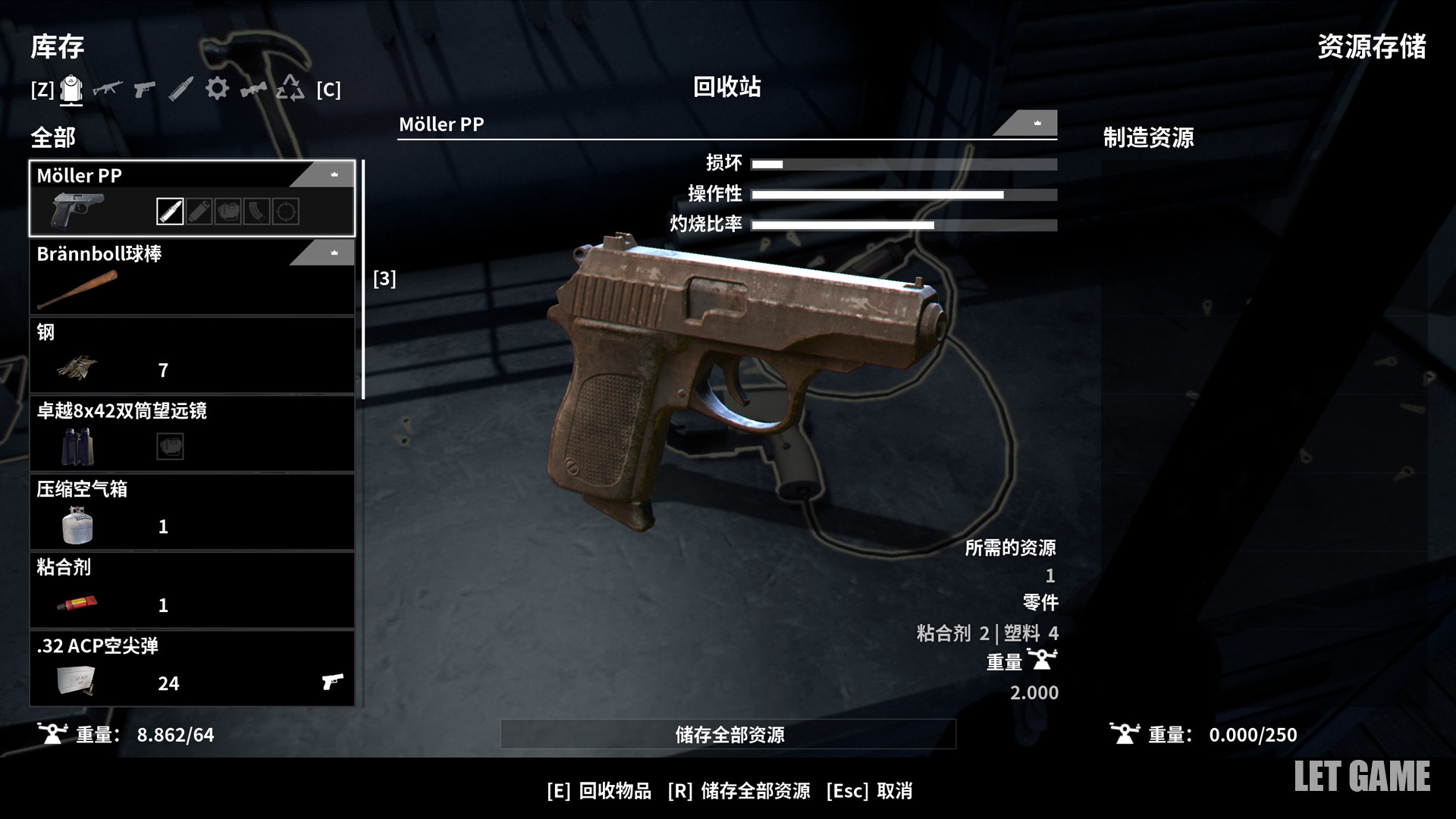Choose the steel (钢) resource row
Screen dimensions: 1456x819
[192, 355]
